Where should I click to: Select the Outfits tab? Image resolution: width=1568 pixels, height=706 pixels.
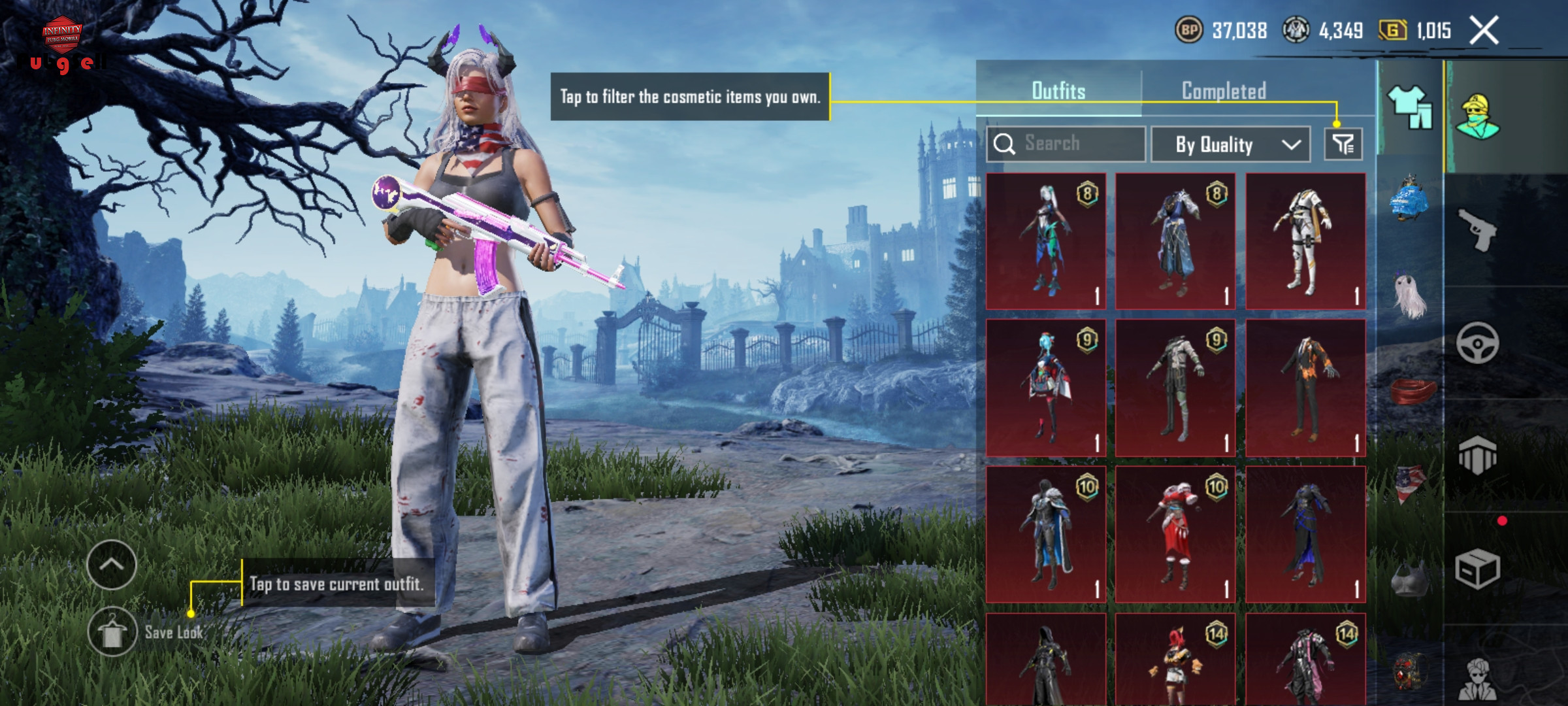pos(1058,91)
